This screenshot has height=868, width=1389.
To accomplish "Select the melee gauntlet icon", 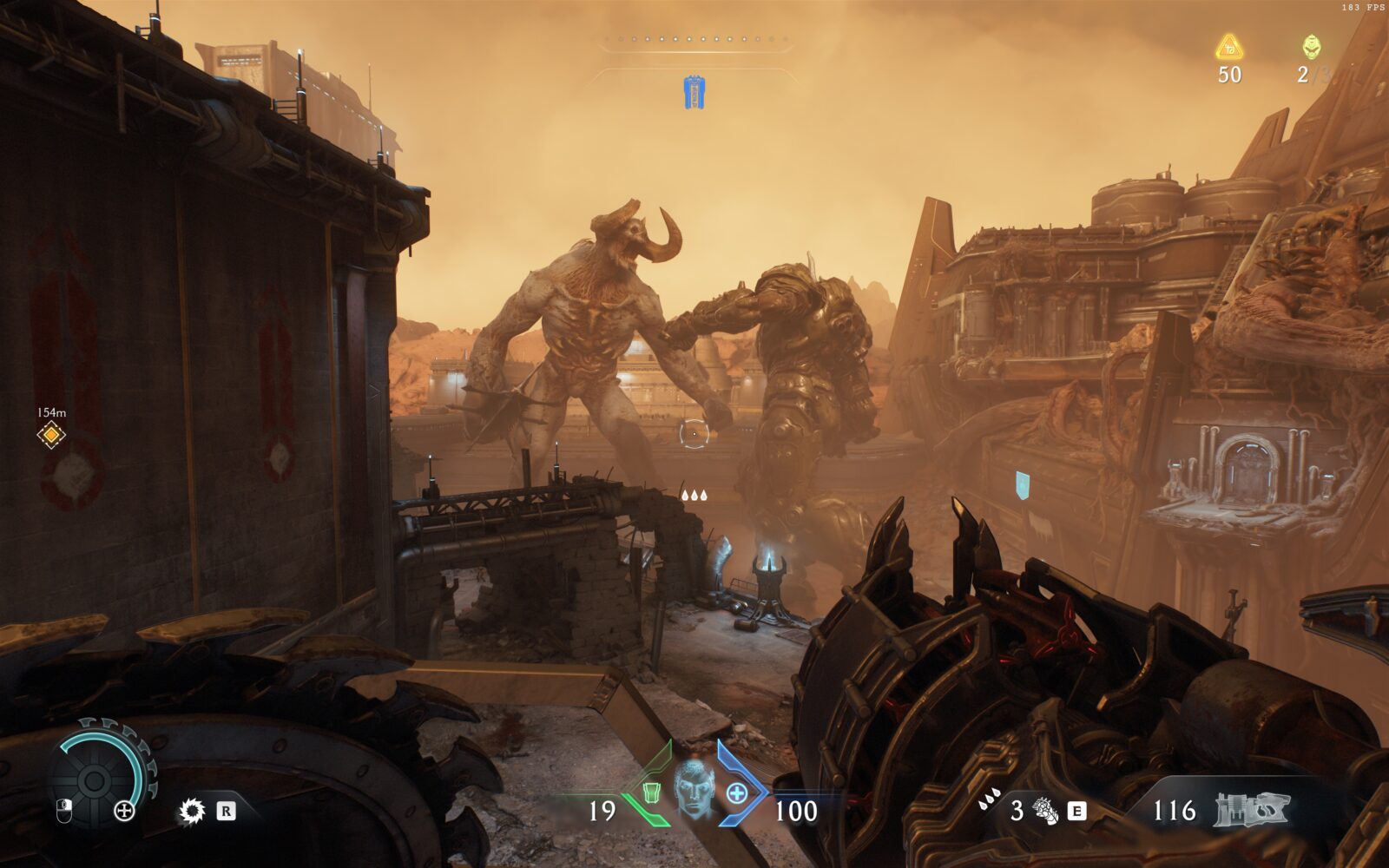I will pyautogui.click(x=1047, y=811).
